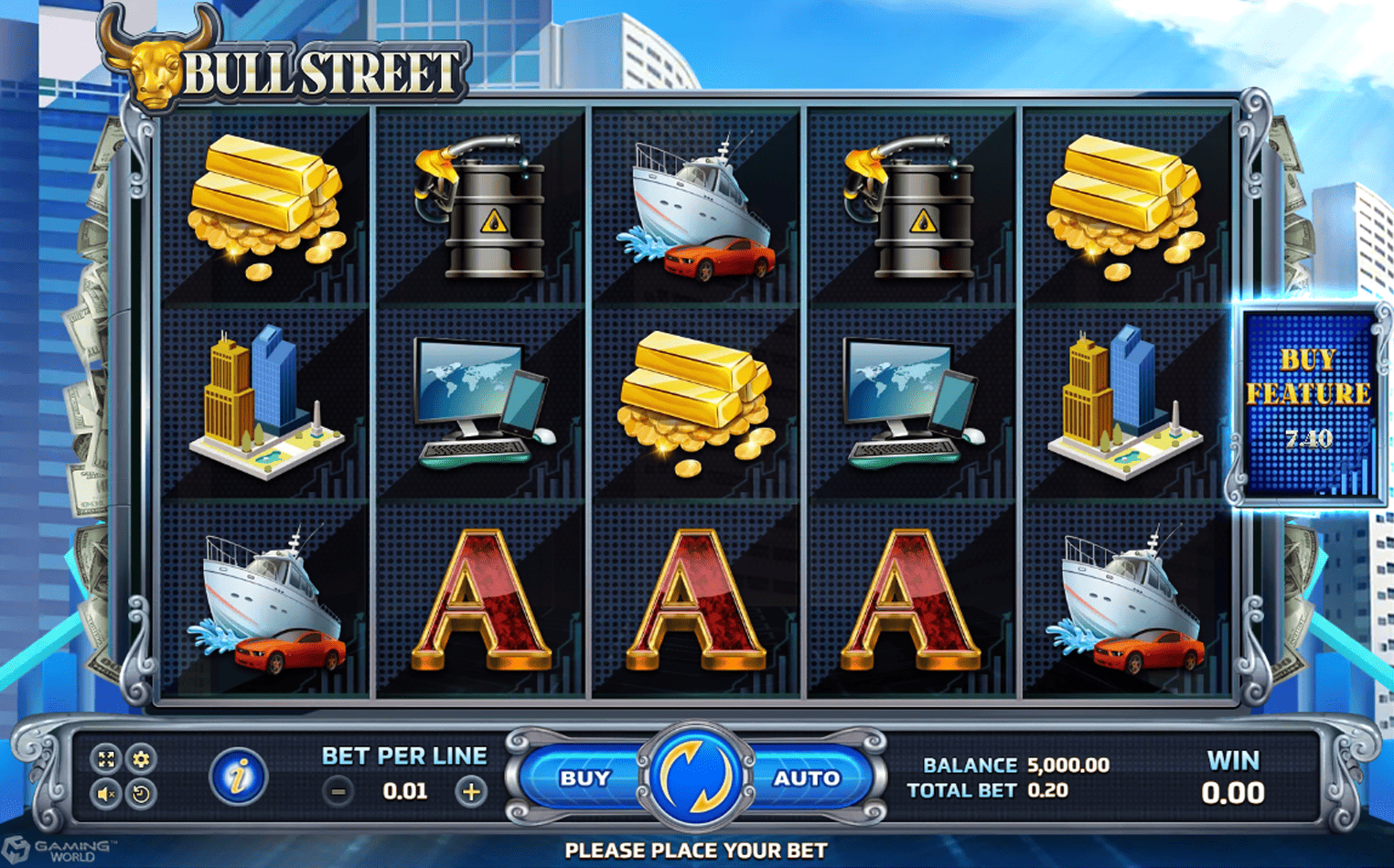Open the game history replay icon
1394x868 pixels.
coord(140,794)
